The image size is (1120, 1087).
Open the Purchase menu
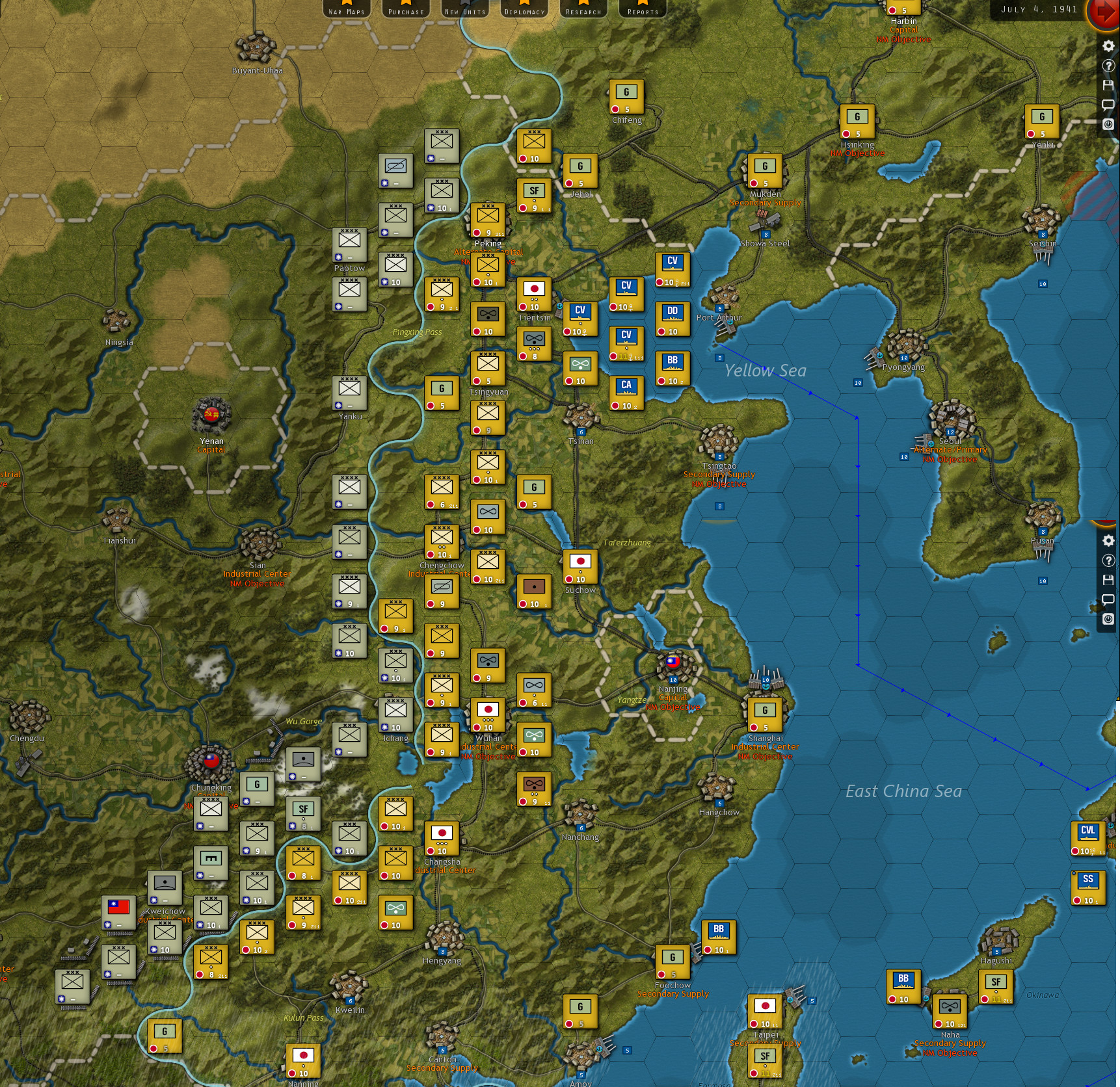405,10
